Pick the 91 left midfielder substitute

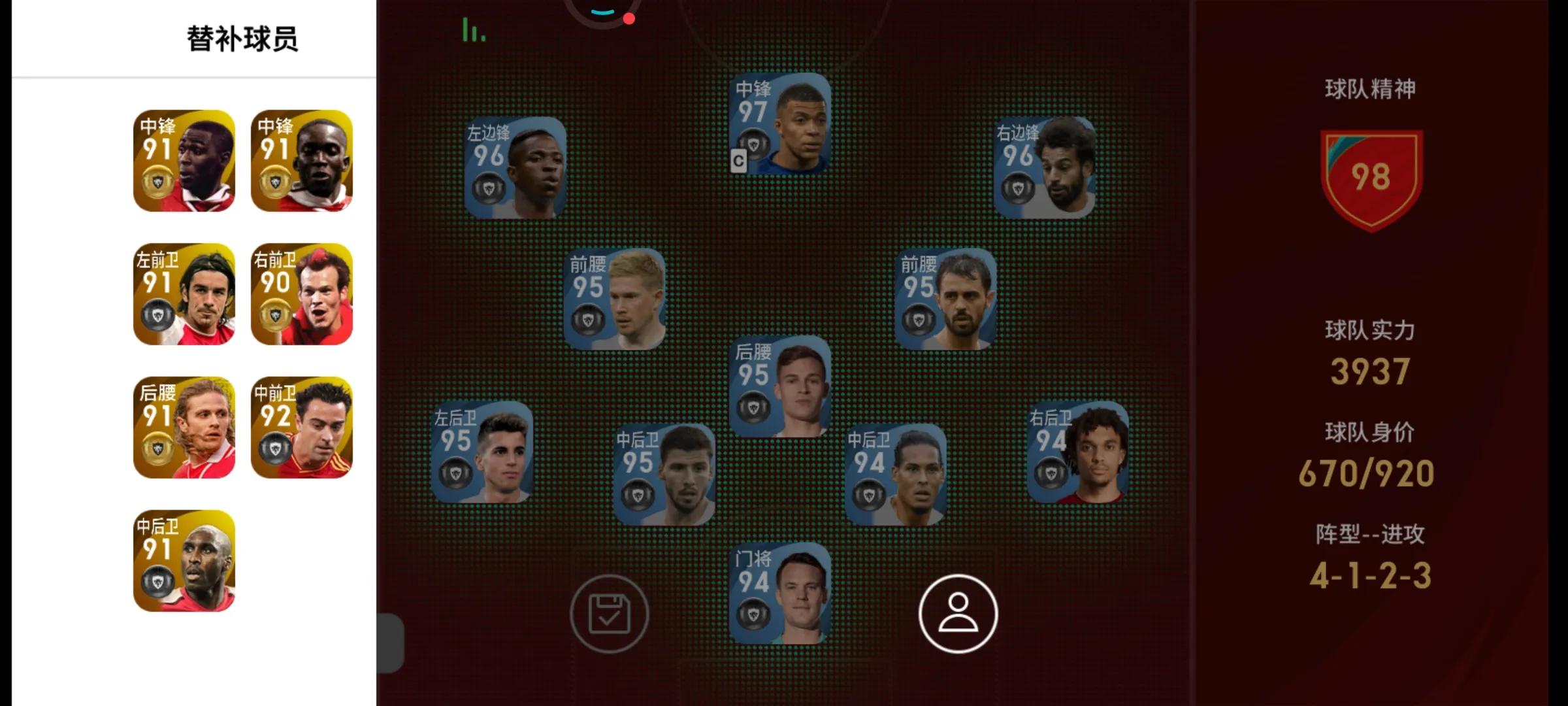coord(184,294)
